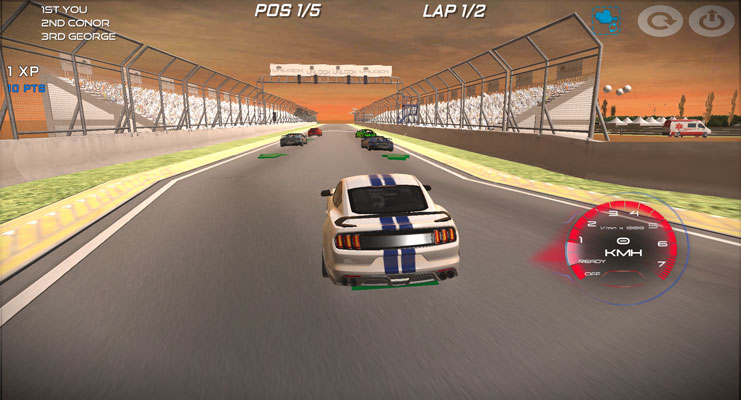Restart the race with the circular arrow button
The image size is (741, 400).
(x=659, y=21)
